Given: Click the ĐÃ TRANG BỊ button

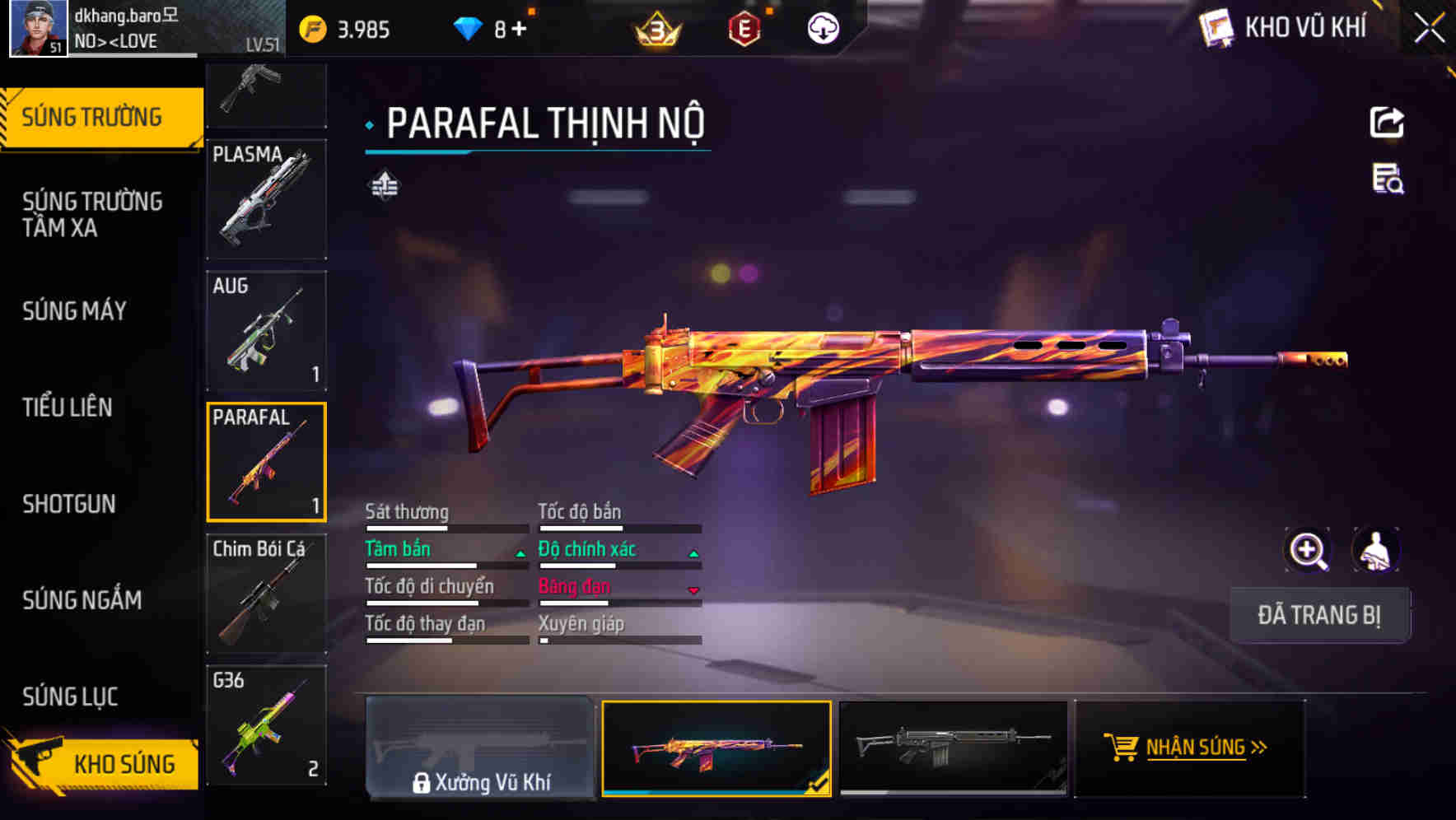Looking at the screenshot, I should click(x=1319, y=615).
